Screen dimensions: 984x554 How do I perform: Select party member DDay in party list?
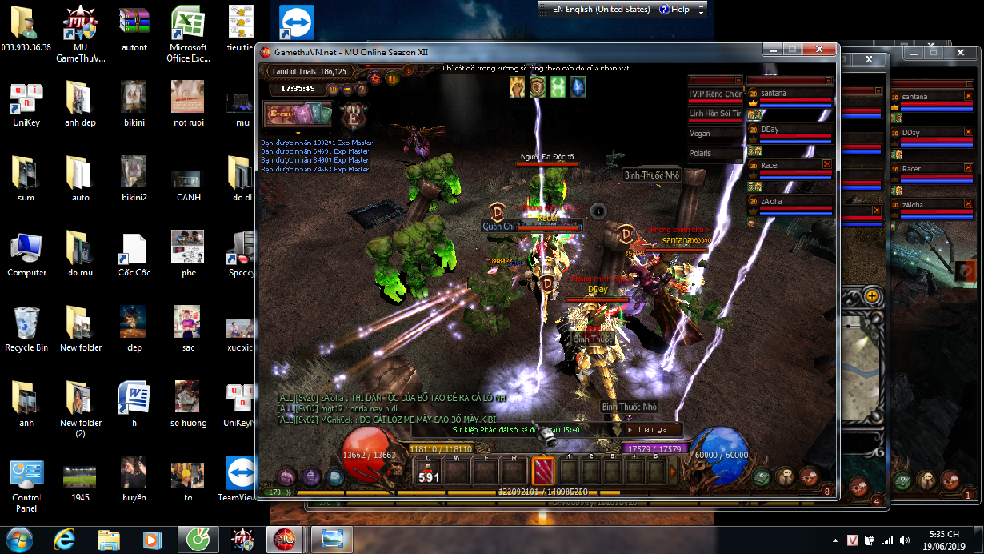click(790, 130)
